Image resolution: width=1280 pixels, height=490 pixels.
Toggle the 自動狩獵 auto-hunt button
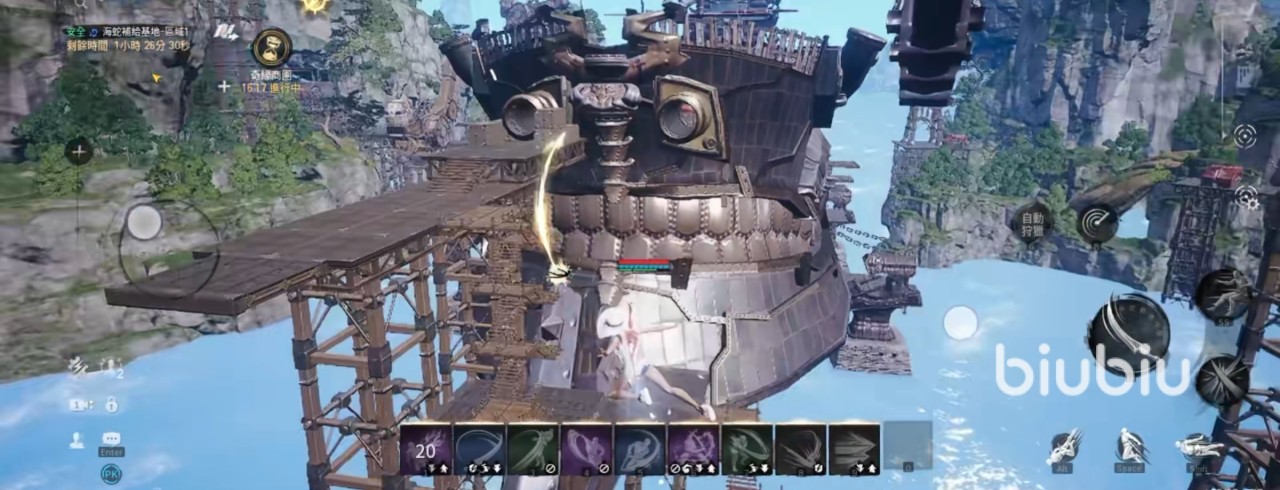(1032, 223)
